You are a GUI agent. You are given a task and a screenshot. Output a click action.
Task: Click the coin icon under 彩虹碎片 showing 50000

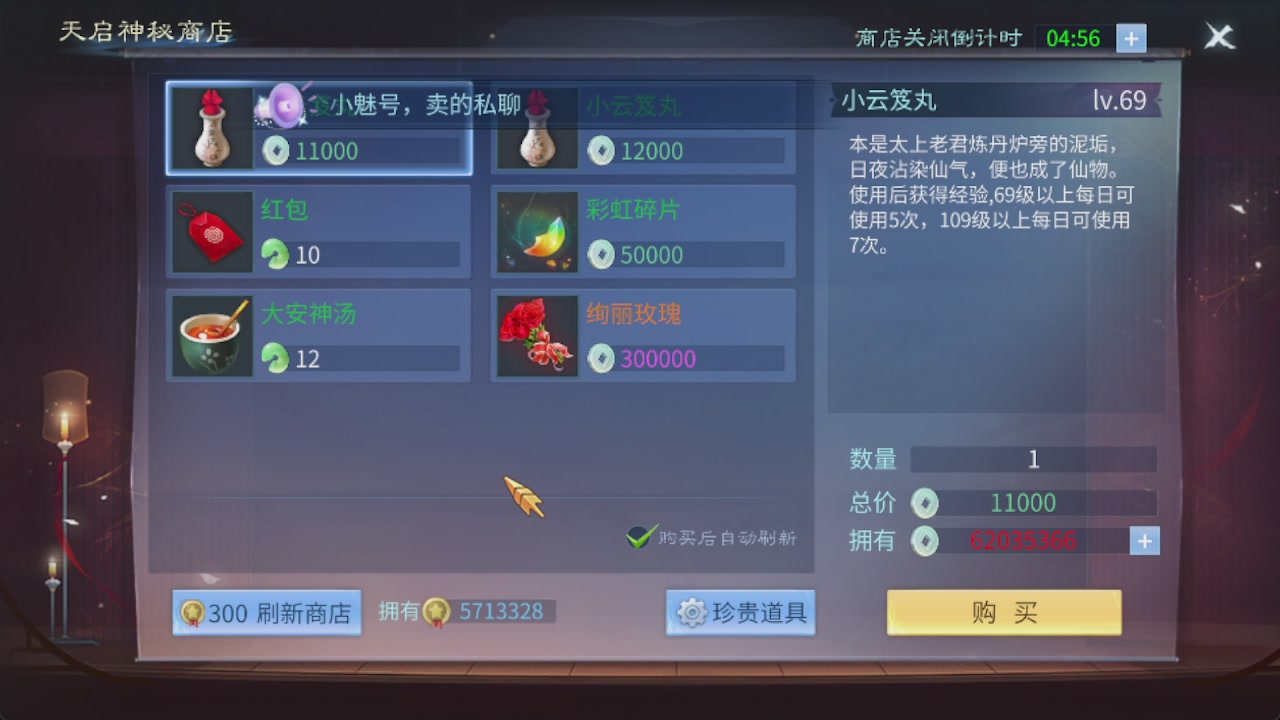[601, 255]
